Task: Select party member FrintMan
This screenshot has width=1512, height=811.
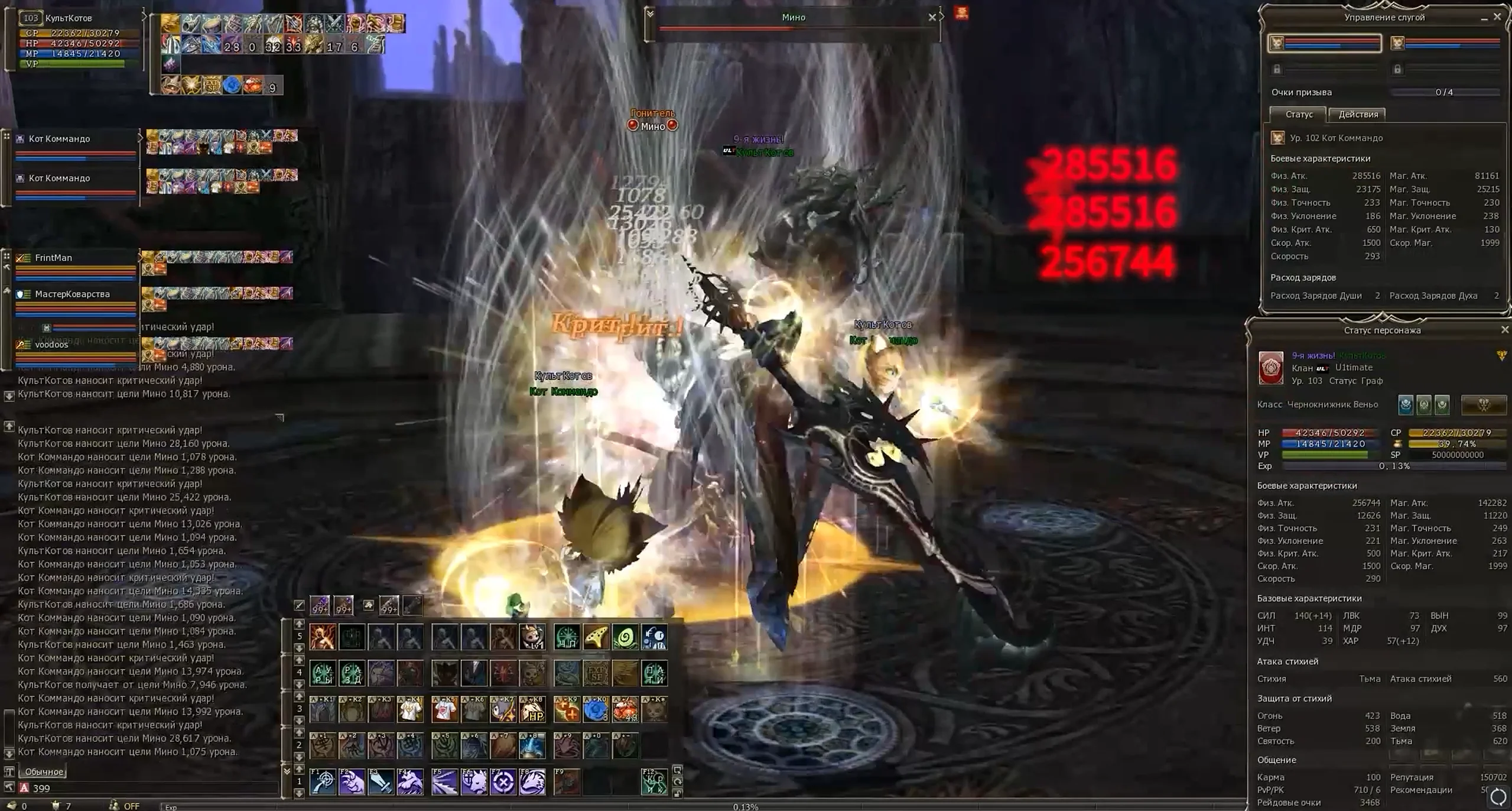Action: point(53,258)
